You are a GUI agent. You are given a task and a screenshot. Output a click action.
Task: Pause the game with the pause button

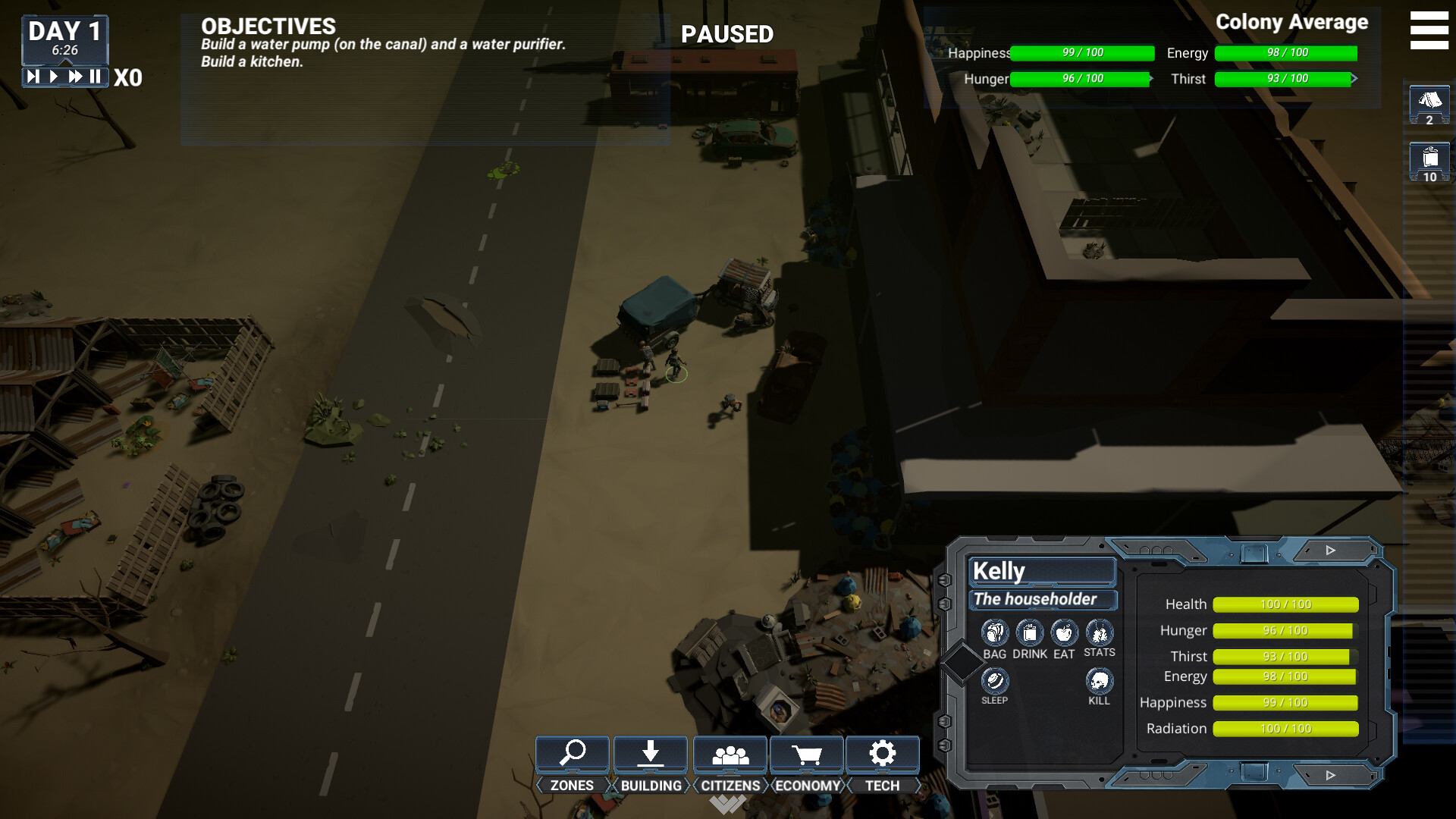click(96, 75)
